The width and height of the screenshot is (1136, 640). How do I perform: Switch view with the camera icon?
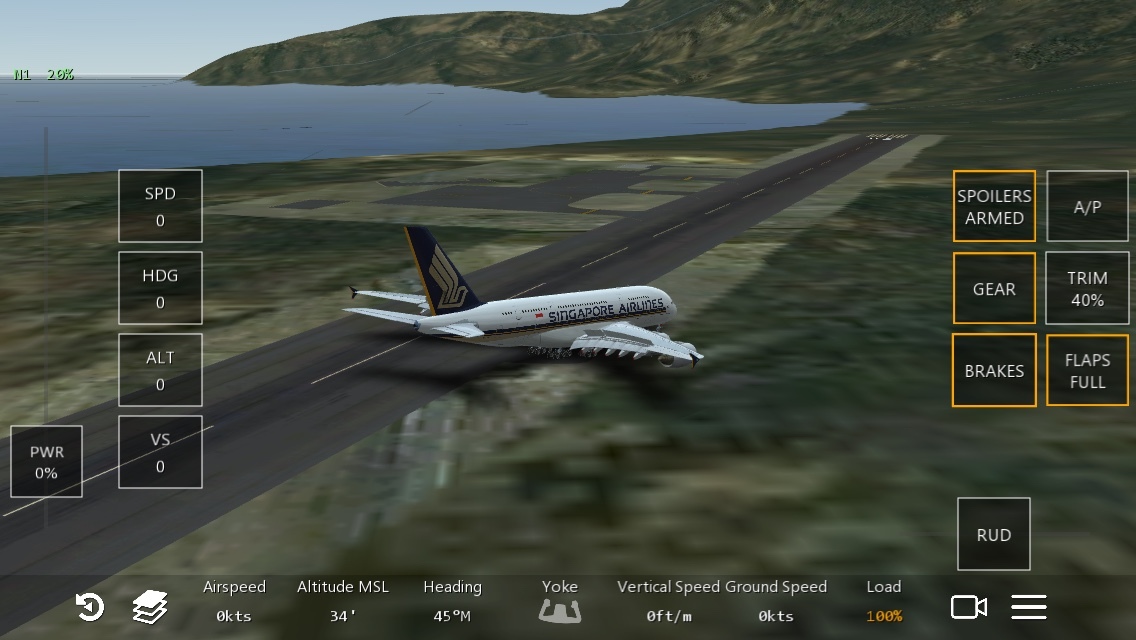click(x=968, y=607)
